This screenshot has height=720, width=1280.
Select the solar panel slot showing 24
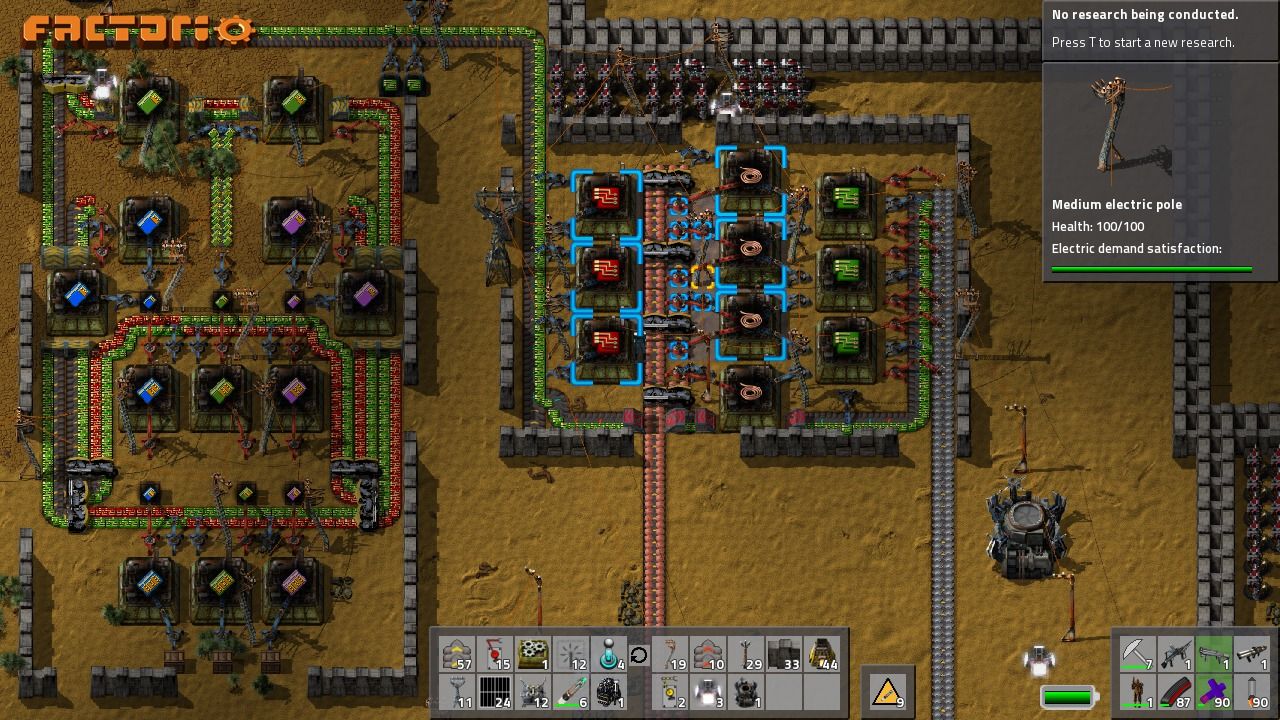coord(495,692)
